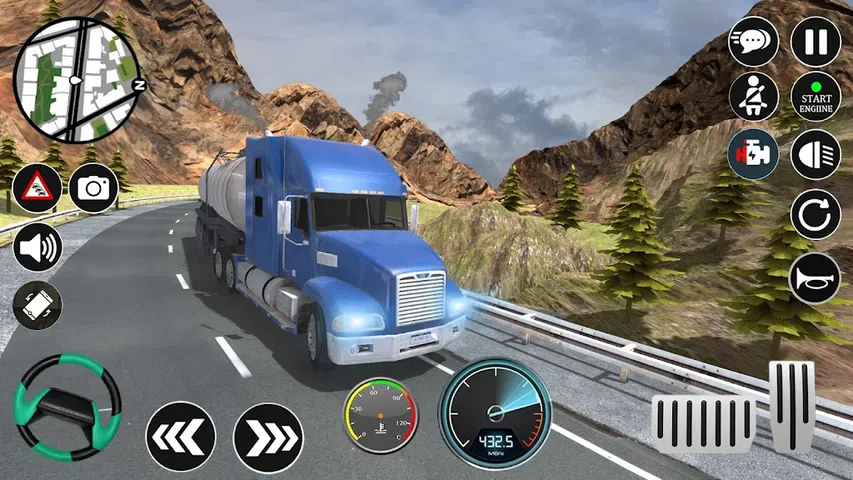
Task: Fasten the seat belt icon
Action: point(753,97)
